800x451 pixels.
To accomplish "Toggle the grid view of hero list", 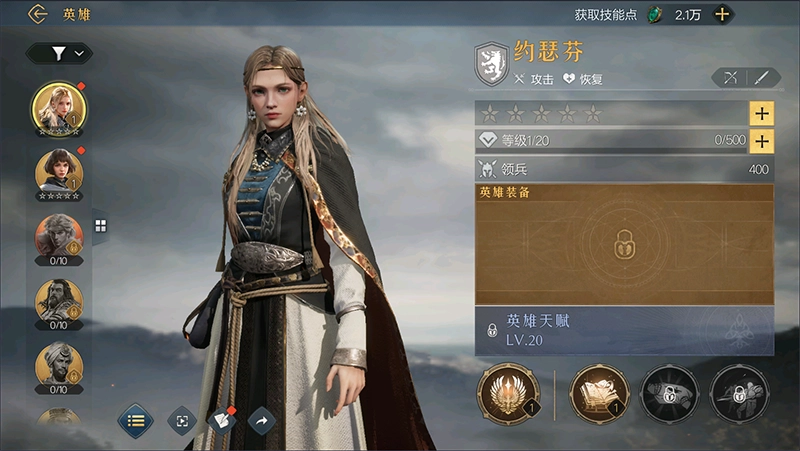I will click(100, 226).
